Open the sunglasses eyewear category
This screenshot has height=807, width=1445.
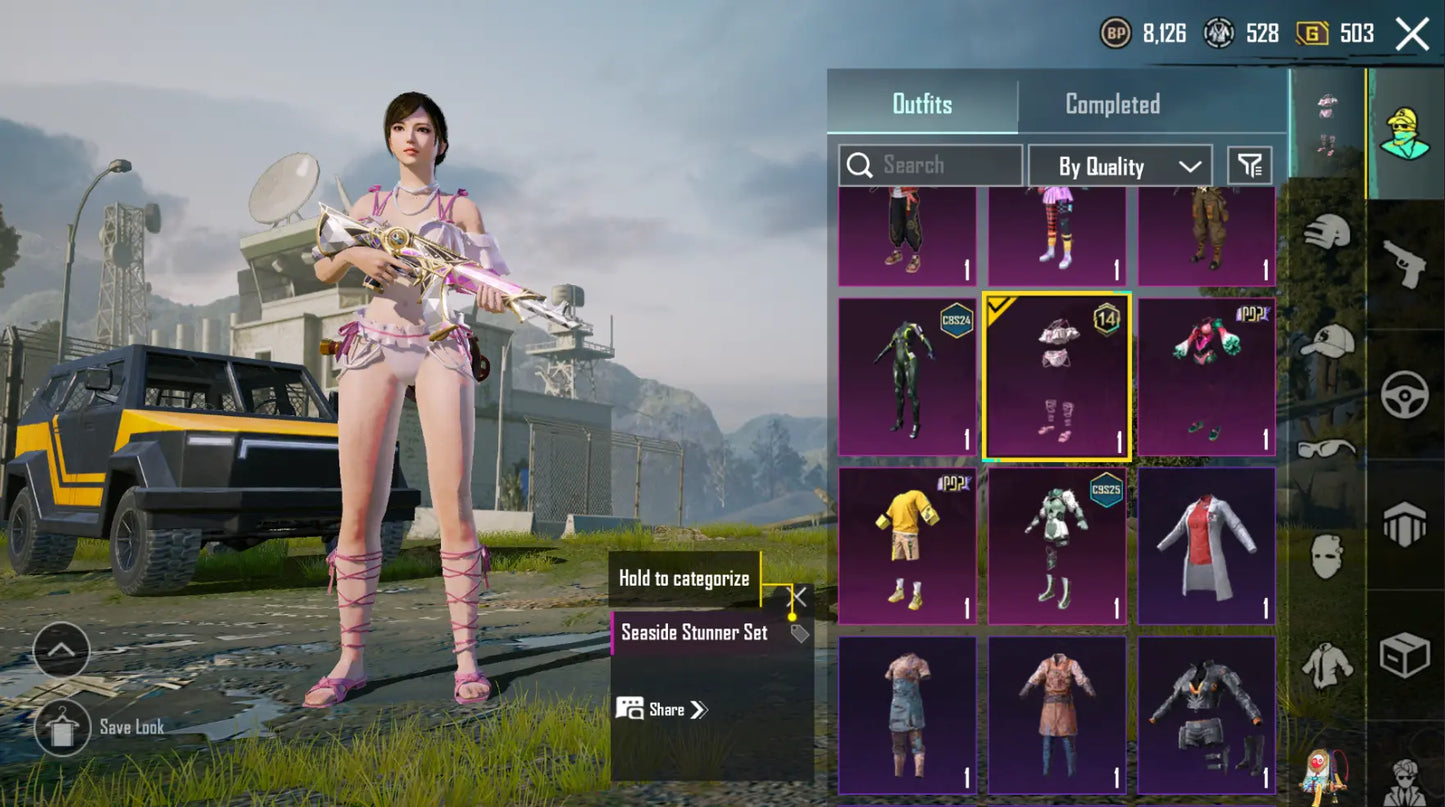[x=1326, y=448]
